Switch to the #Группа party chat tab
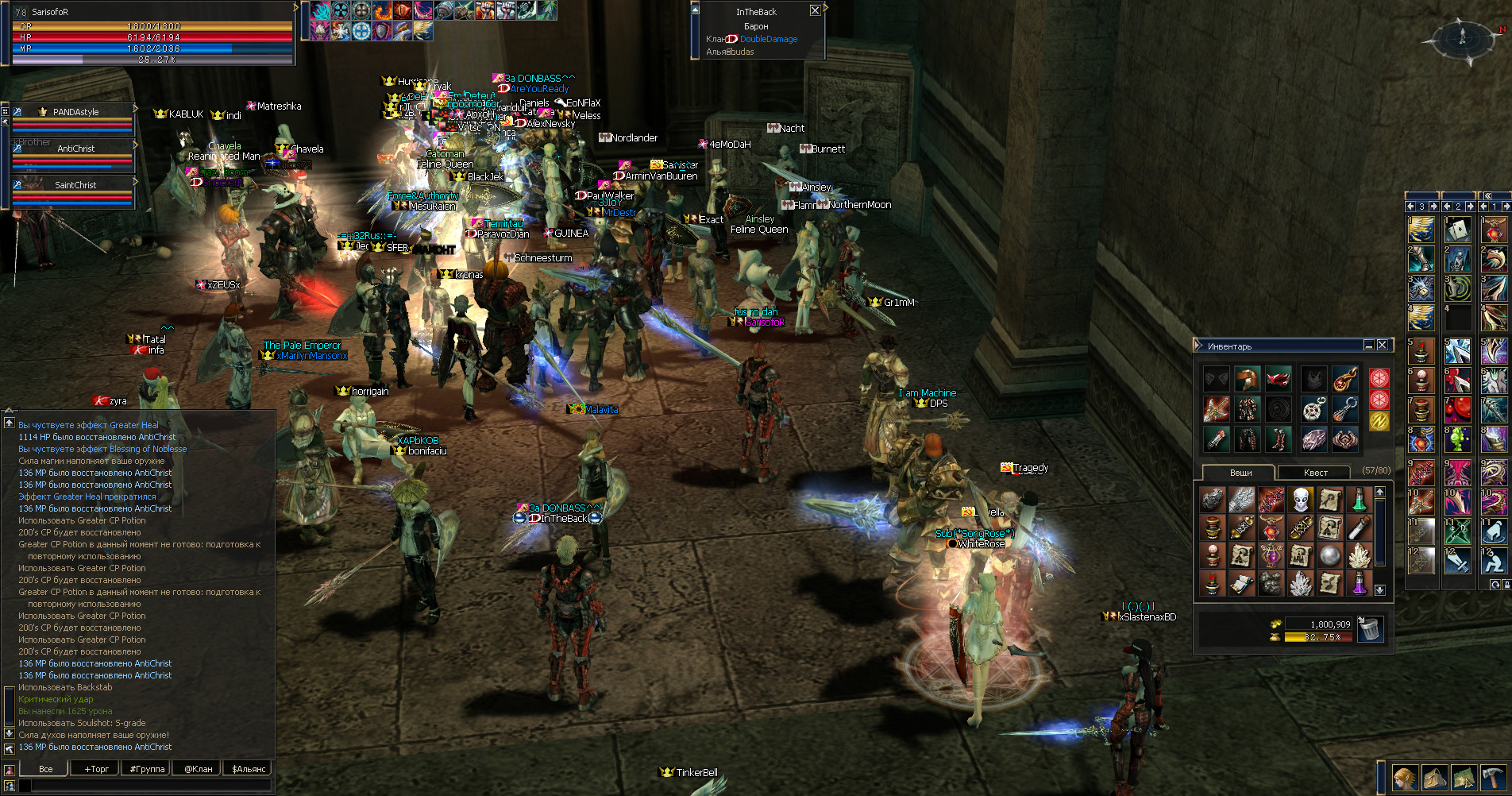 tap(147, 769)
